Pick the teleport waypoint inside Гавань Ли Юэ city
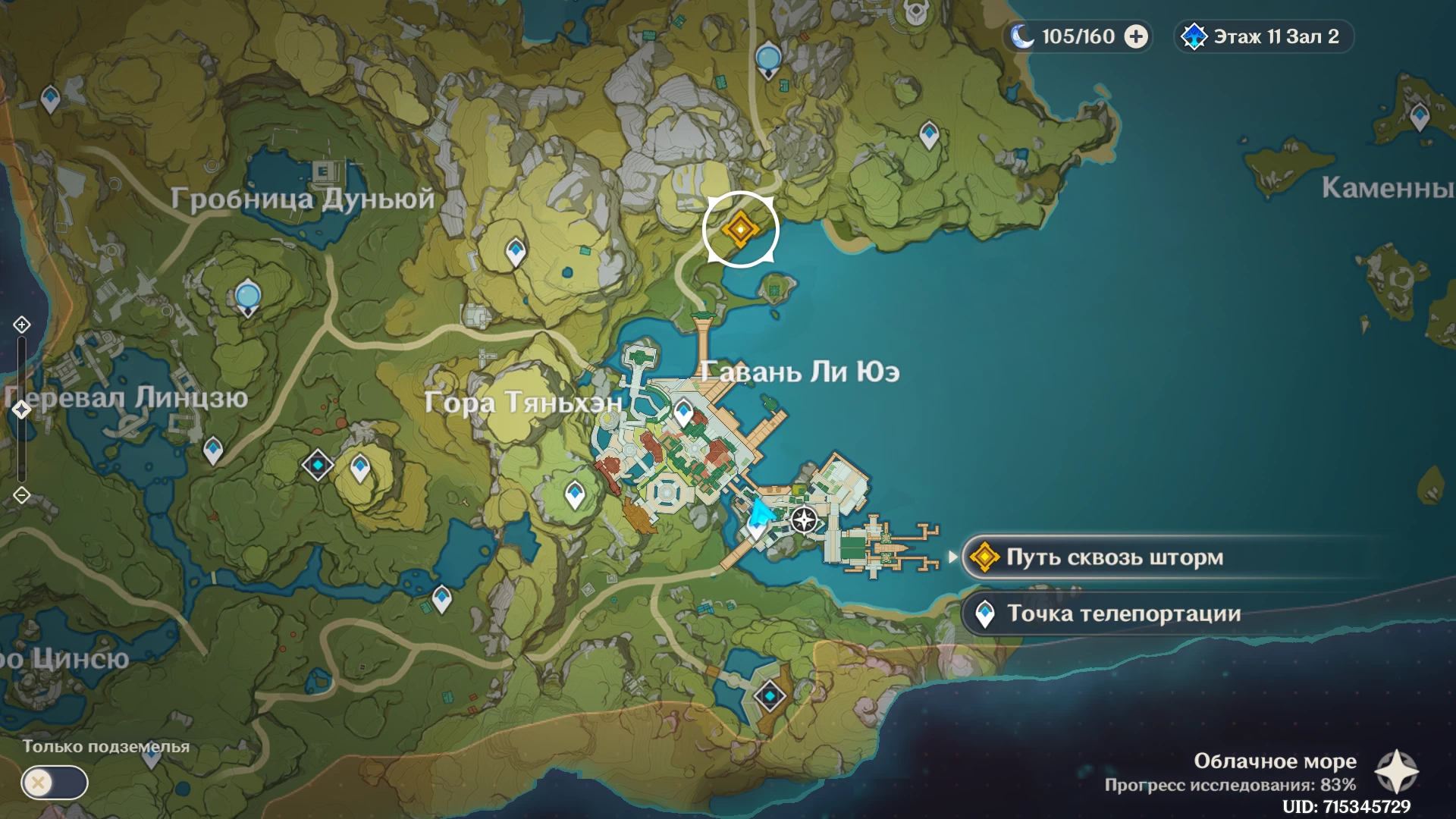 click(683, 413)
